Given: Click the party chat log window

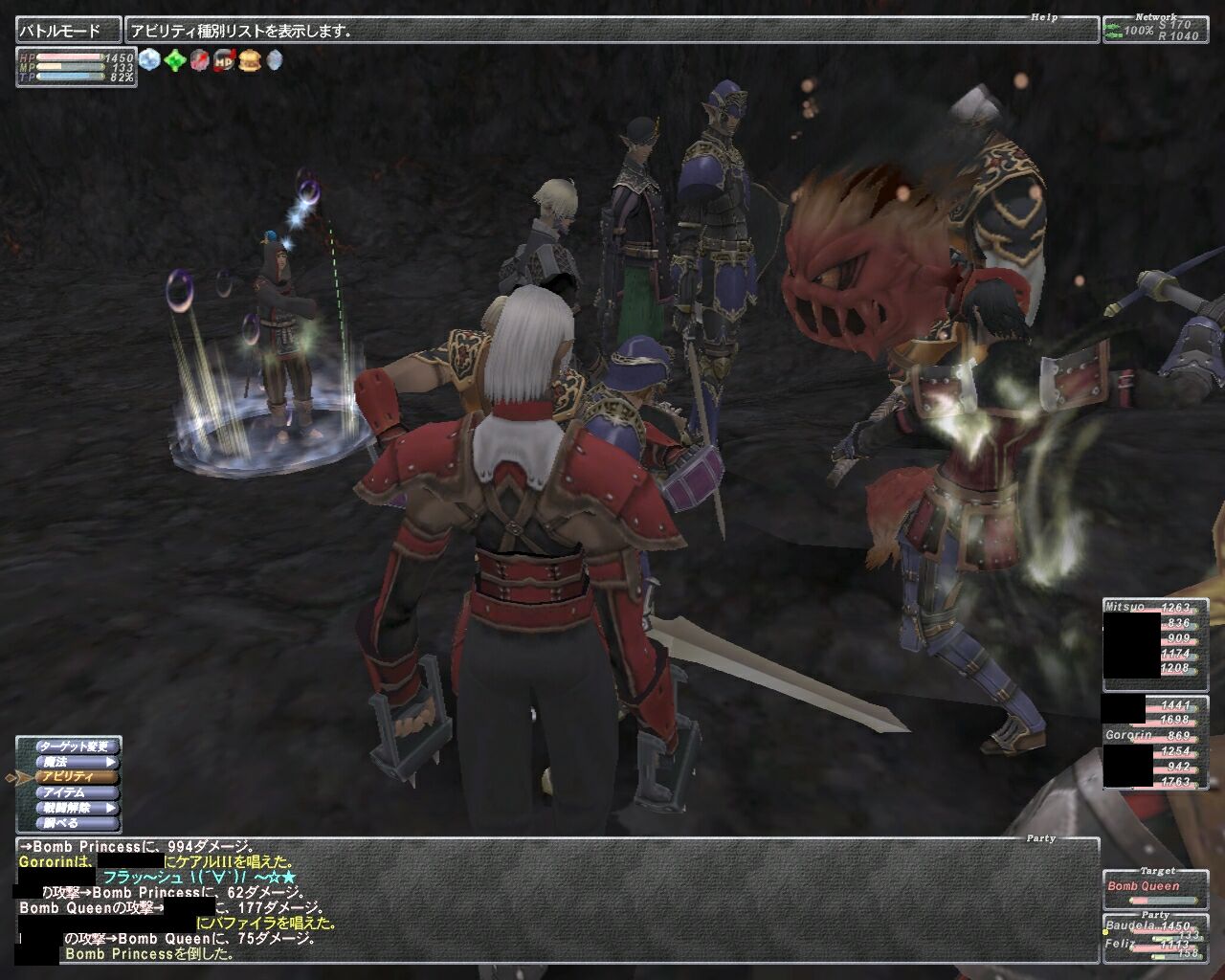Looking at the screenshot, I should pos(555,900).
